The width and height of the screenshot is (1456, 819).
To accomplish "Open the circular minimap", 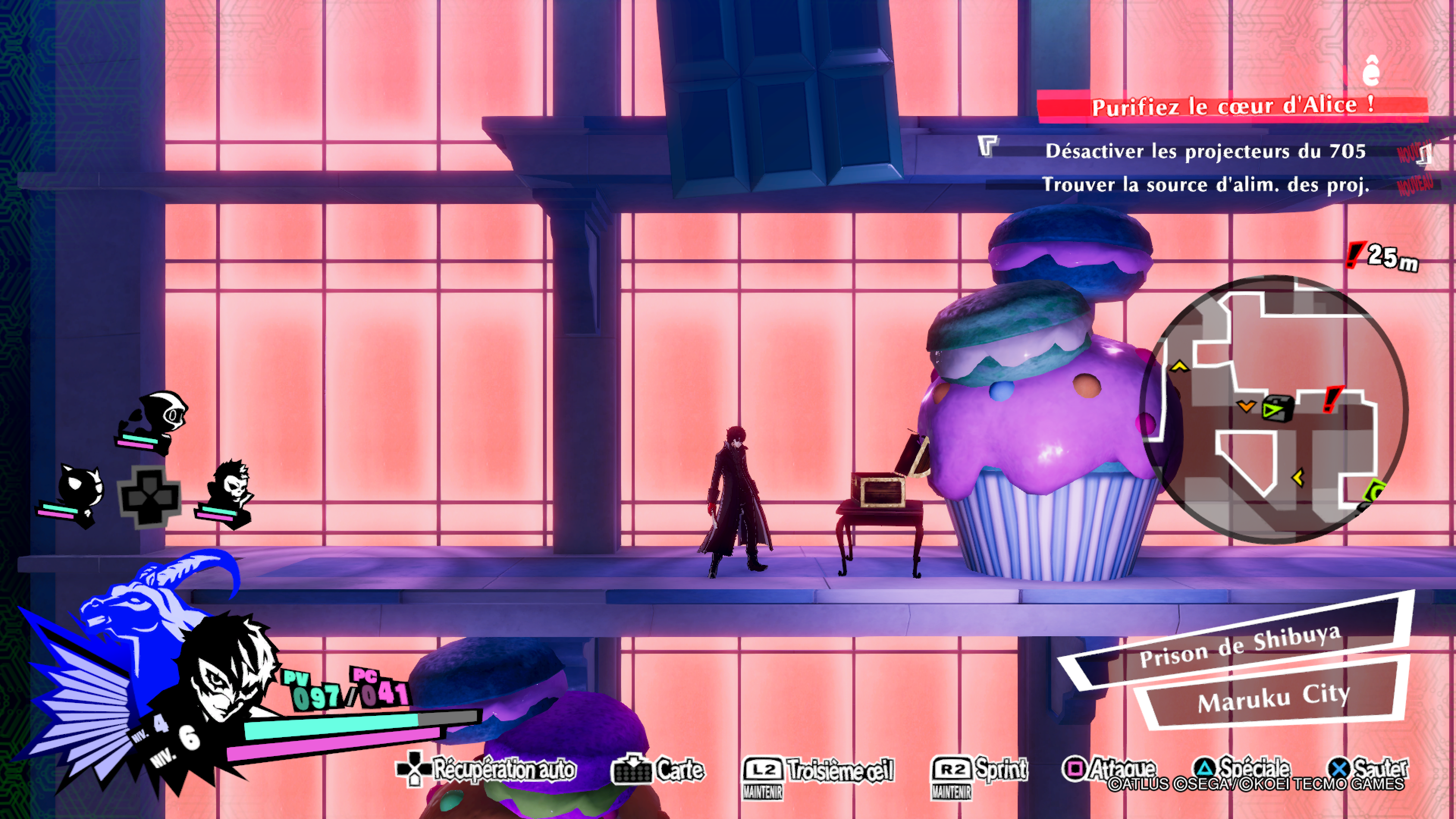I will pyautogui.click(x=1274, y=409).
